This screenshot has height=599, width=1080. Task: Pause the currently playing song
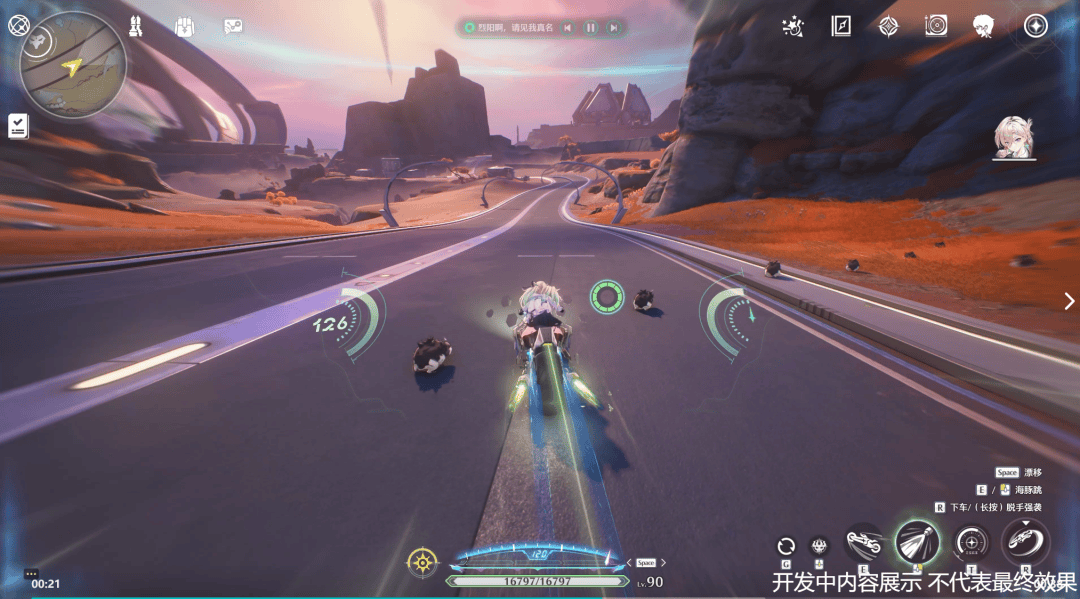tap(591, 28)
